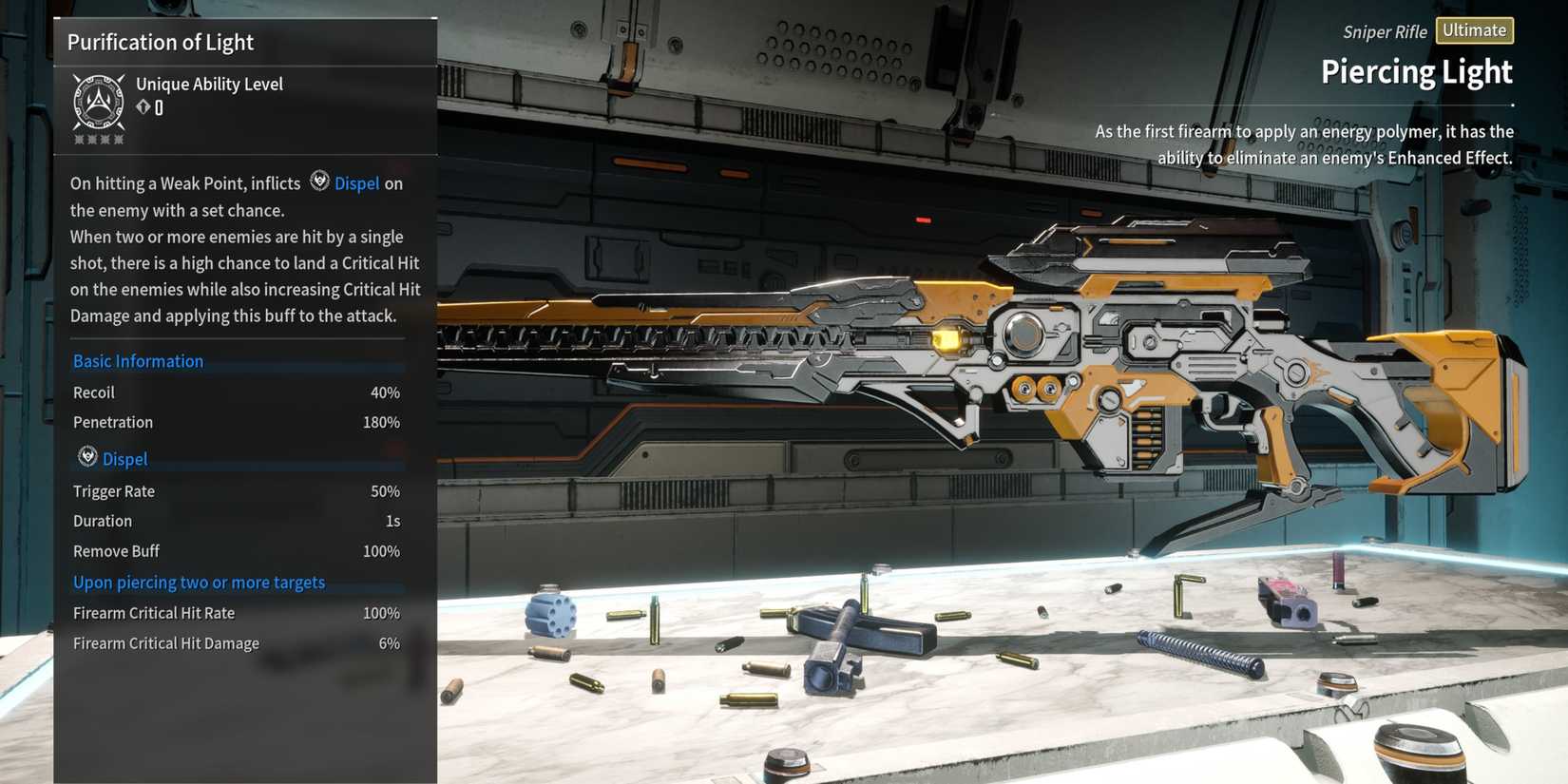This screenshot has width=1568, height=784.
Task: Click the Piercing Light weapon name
Action: [1417, 70]
